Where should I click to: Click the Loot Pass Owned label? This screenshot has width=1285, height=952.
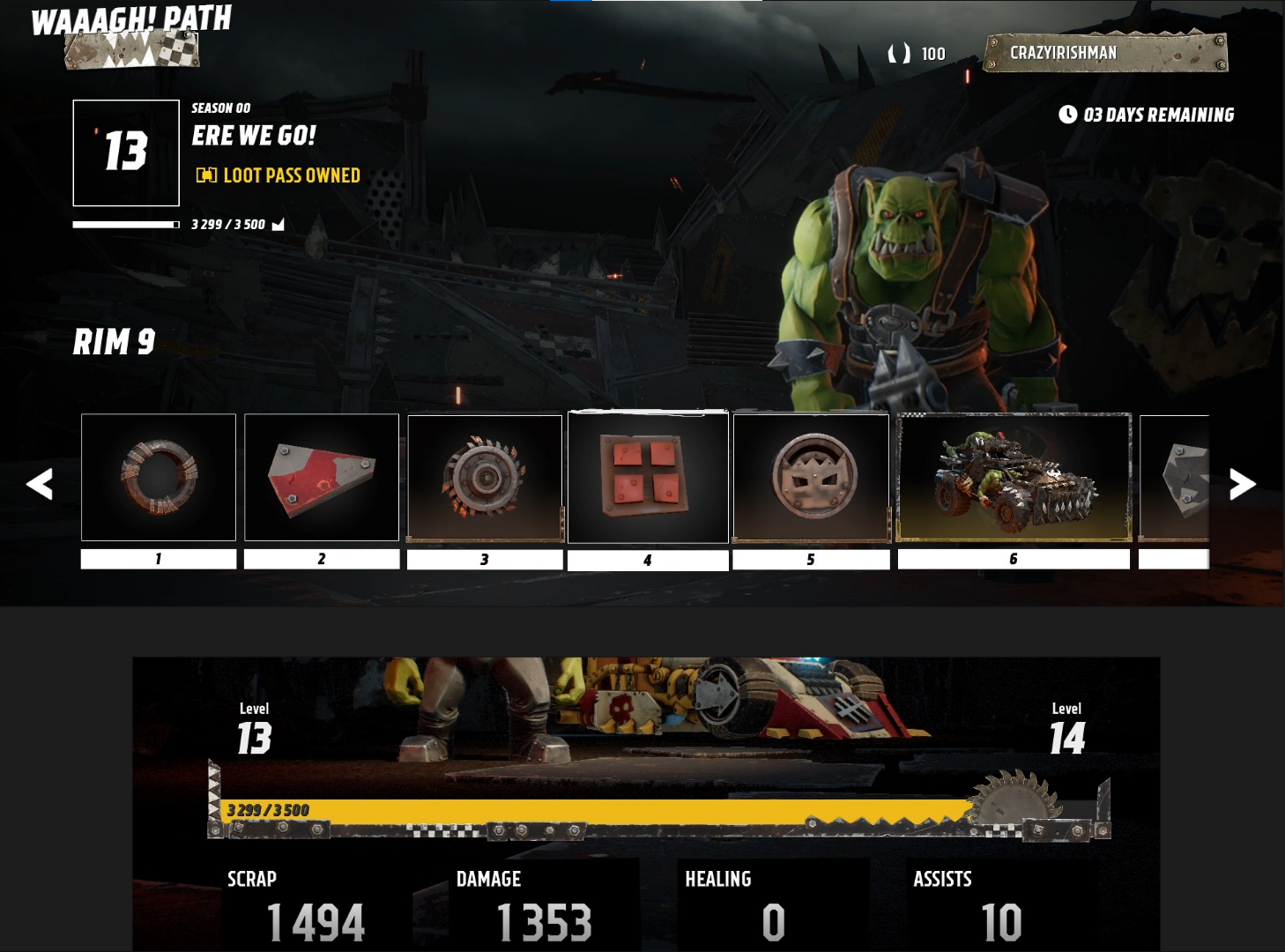click(279, 175)
